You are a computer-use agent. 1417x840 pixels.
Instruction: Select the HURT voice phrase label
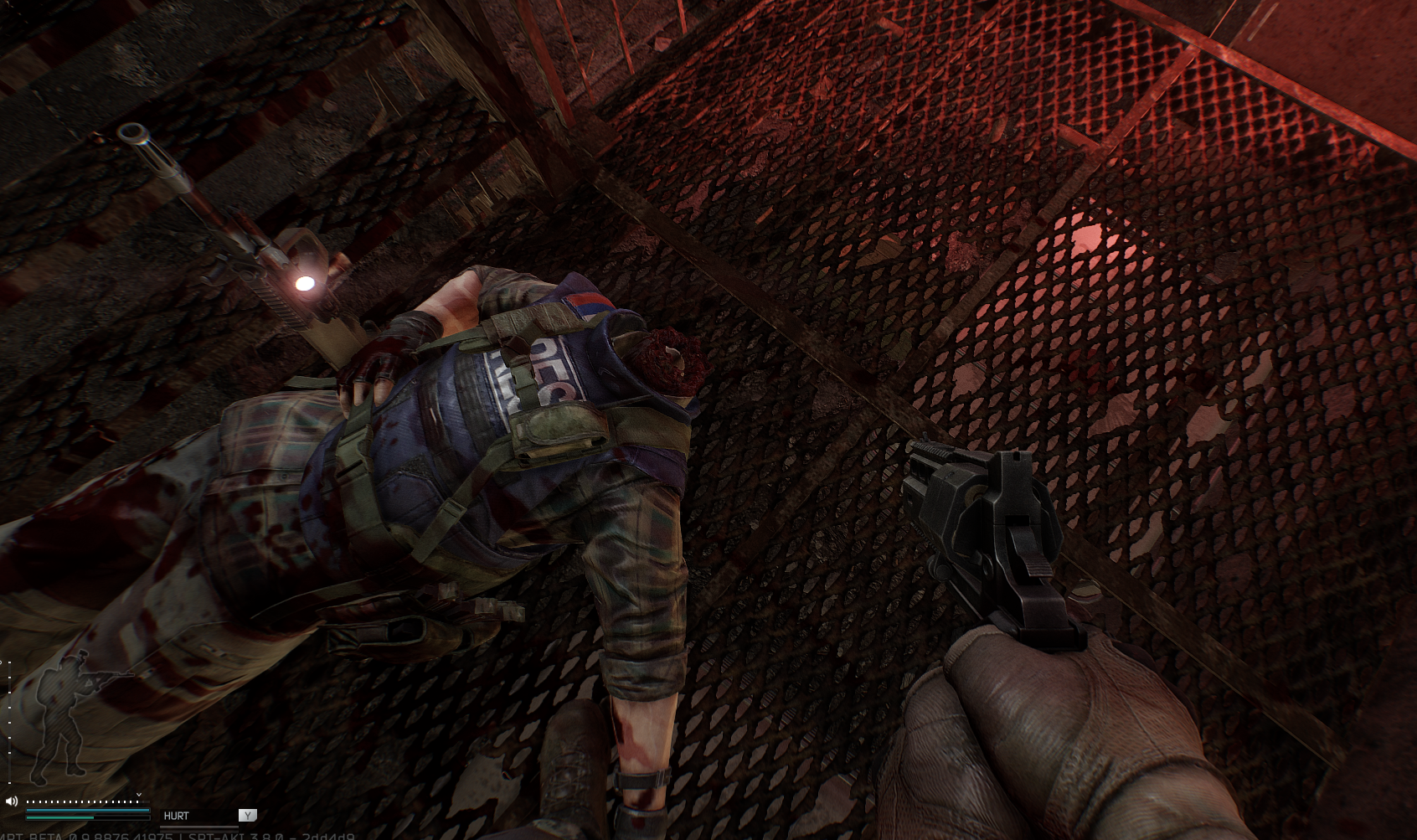pos(176,816)
